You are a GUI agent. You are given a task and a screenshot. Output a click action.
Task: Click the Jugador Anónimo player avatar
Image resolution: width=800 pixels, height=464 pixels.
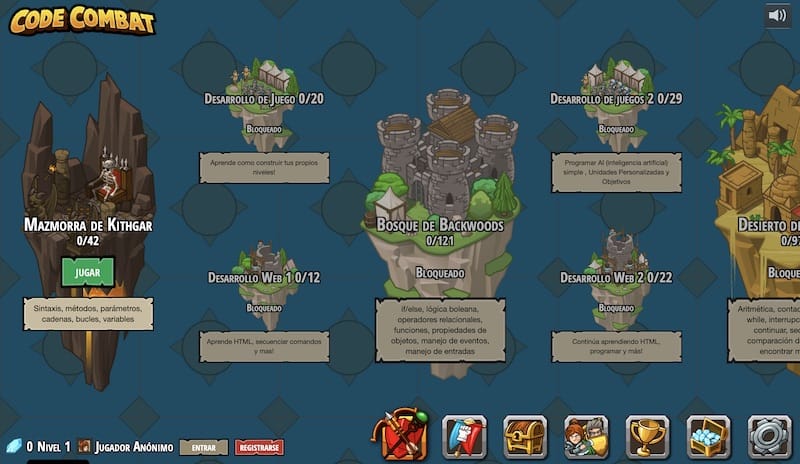(85, 447)
